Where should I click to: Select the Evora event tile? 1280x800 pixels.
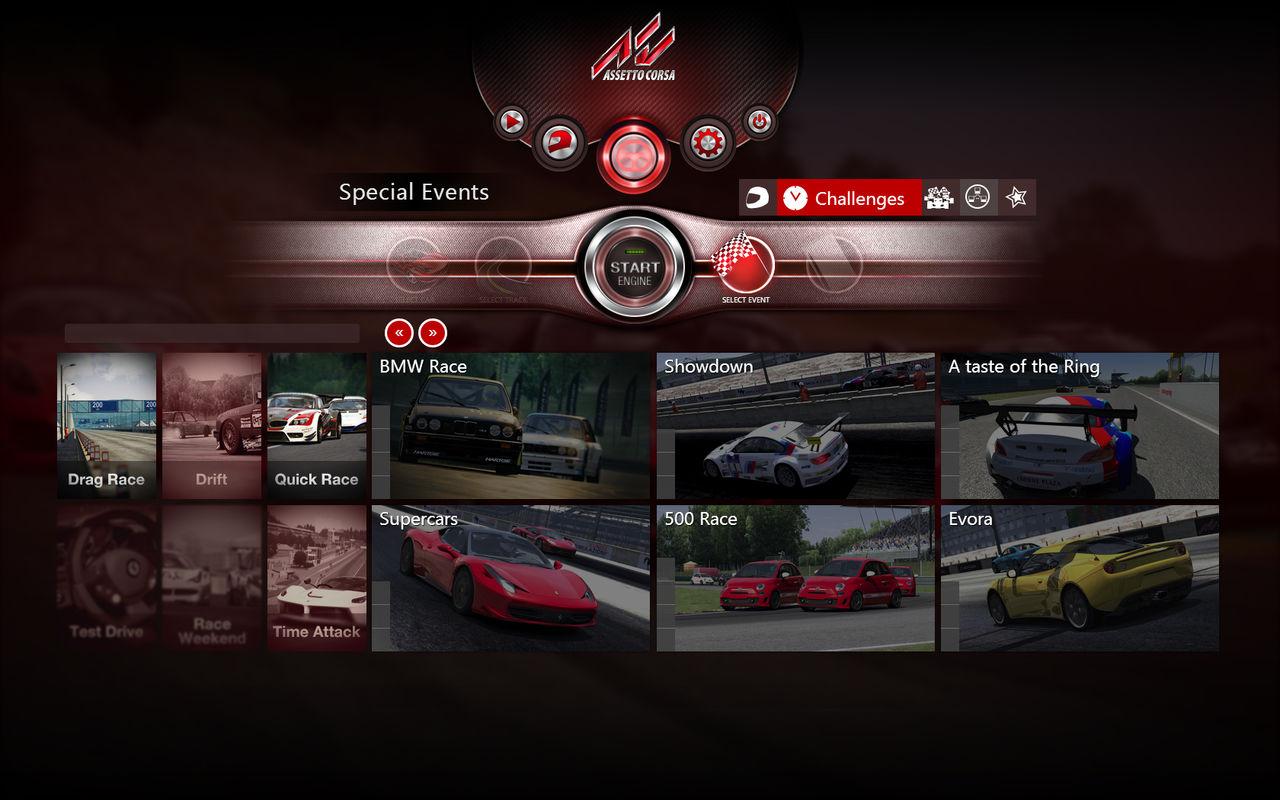[1080, 579]
